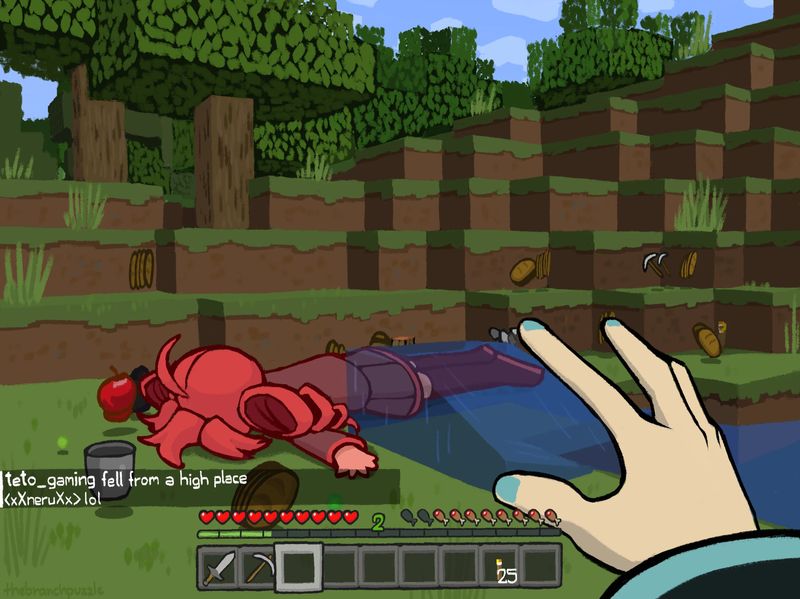Select the pickaxe hotbar slot

258,568
